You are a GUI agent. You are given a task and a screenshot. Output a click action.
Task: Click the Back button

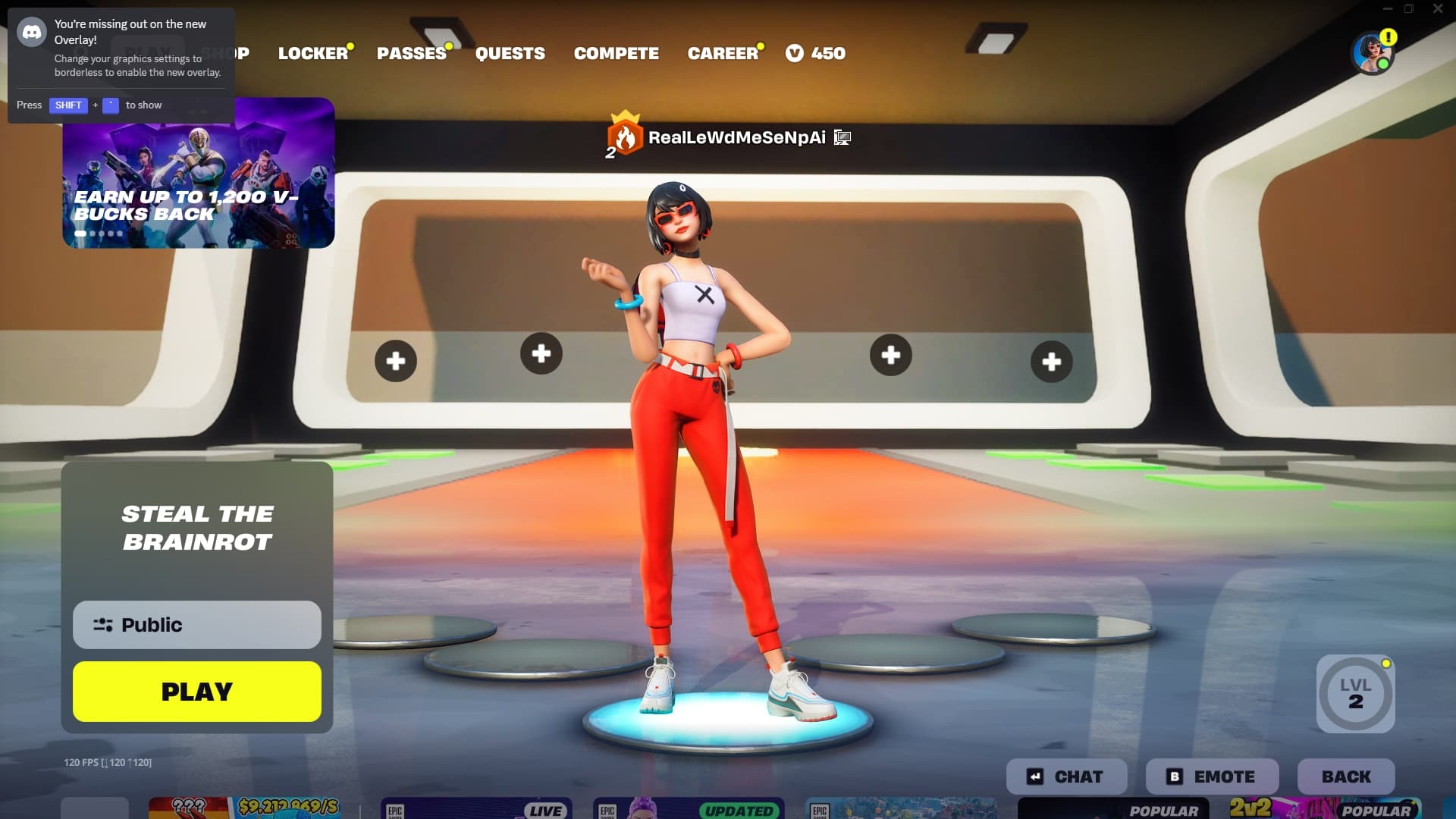pyautogui.click(x=1346, y=777)
